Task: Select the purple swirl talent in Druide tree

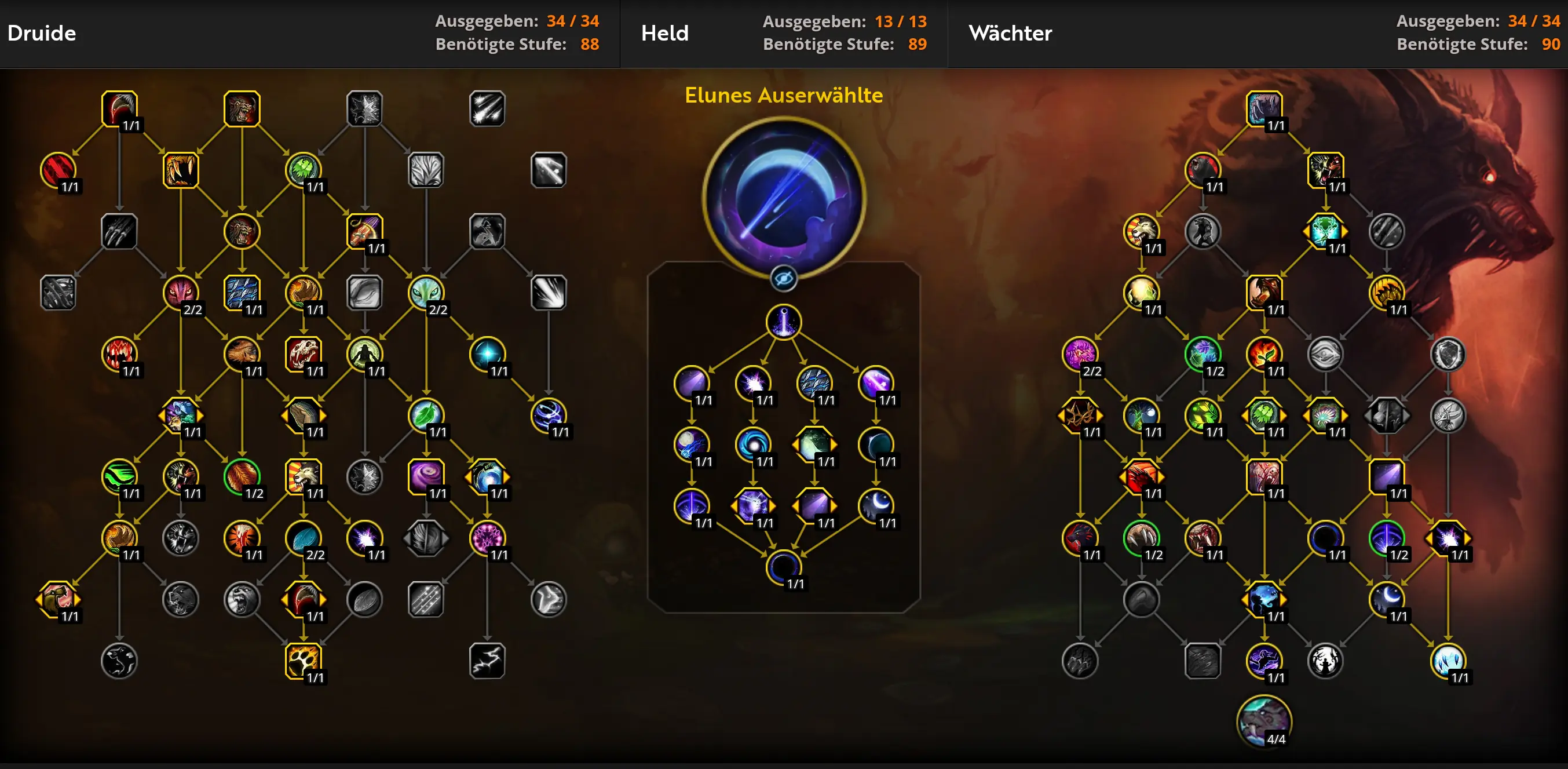Action: point(426,476)
